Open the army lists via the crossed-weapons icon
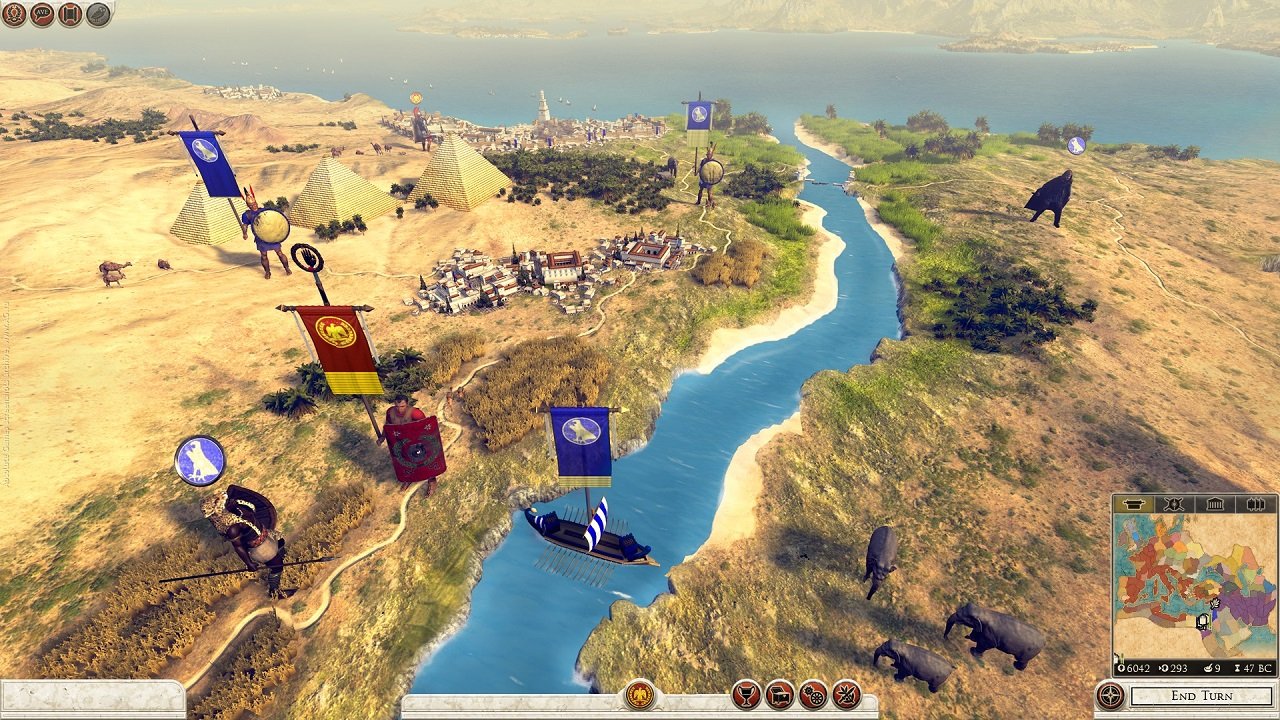1280x720 pixels. [846, 695]
